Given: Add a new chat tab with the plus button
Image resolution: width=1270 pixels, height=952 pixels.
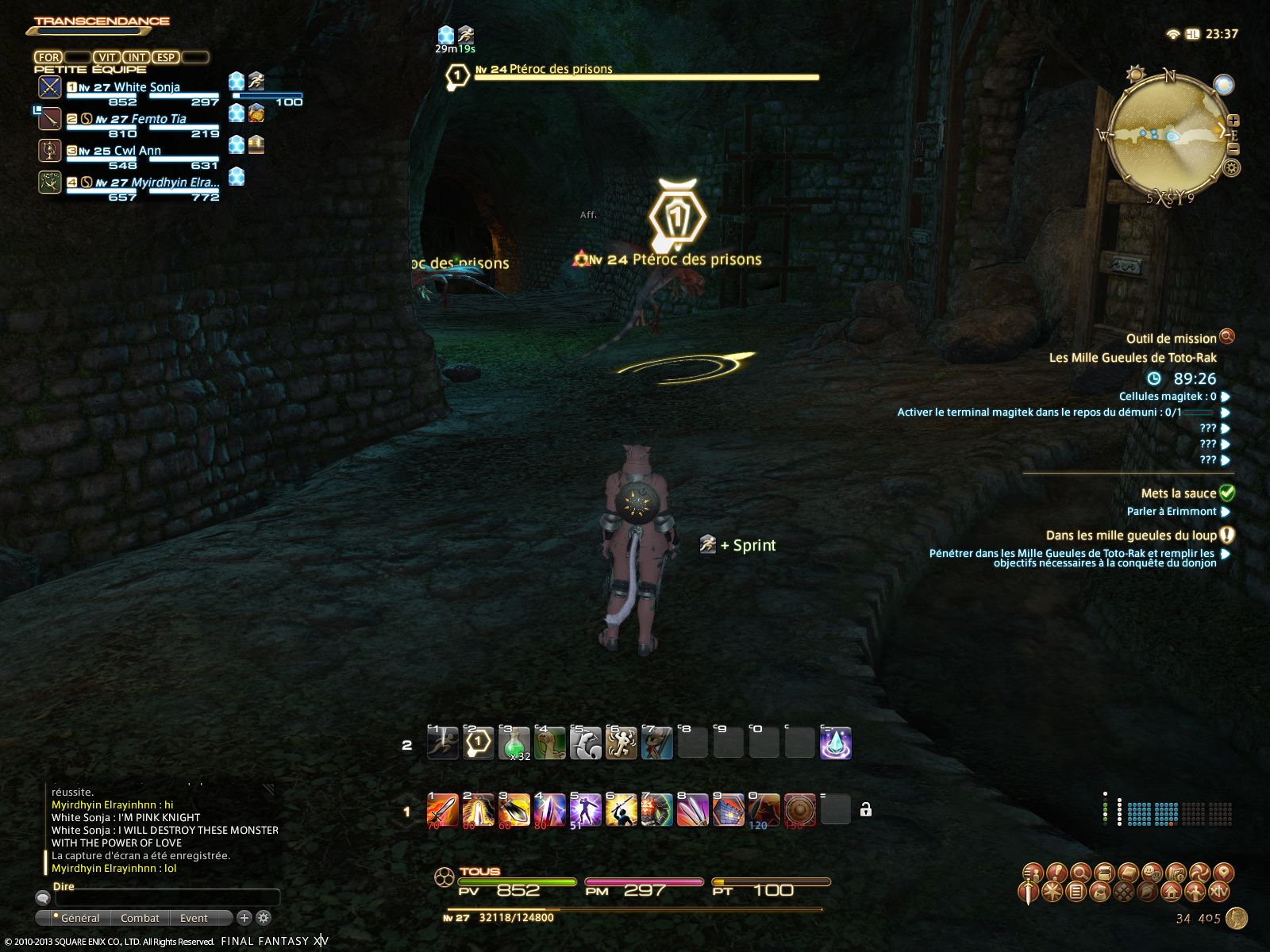Looking at the screenshot, I should click(244, 918).
